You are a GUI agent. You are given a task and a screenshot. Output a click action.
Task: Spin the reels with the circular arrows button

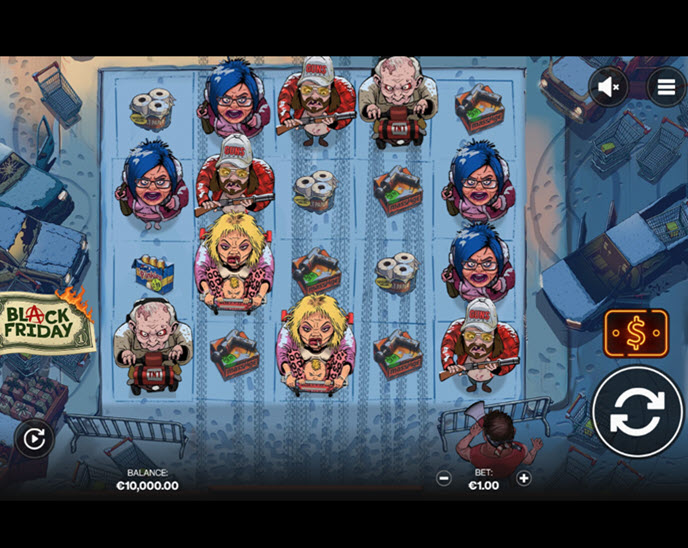coord(637,412)
